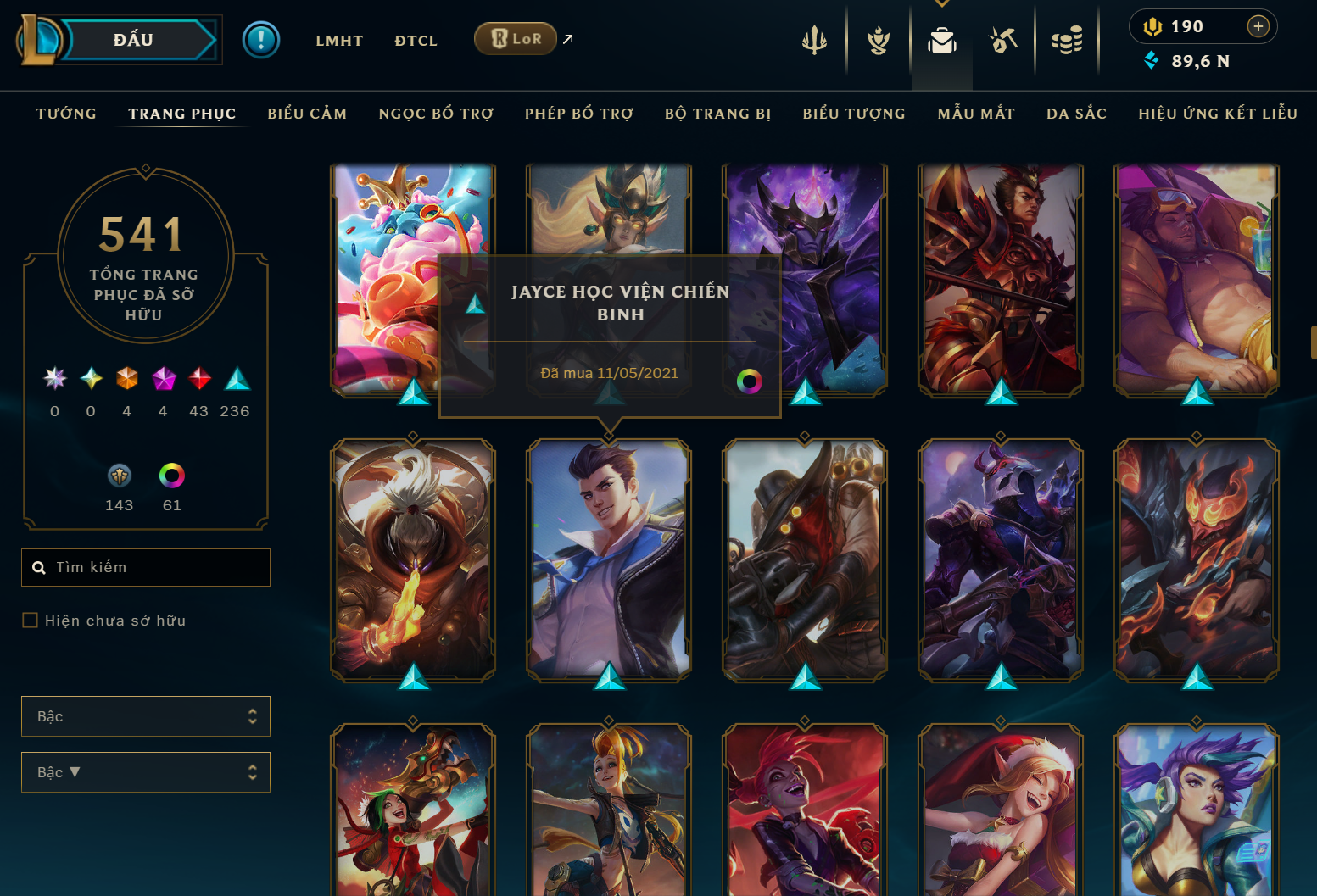The width and height of the screenshot is (1317, 896).
Task: Switch to the LMHT game tab
Action: click(339, 41)
